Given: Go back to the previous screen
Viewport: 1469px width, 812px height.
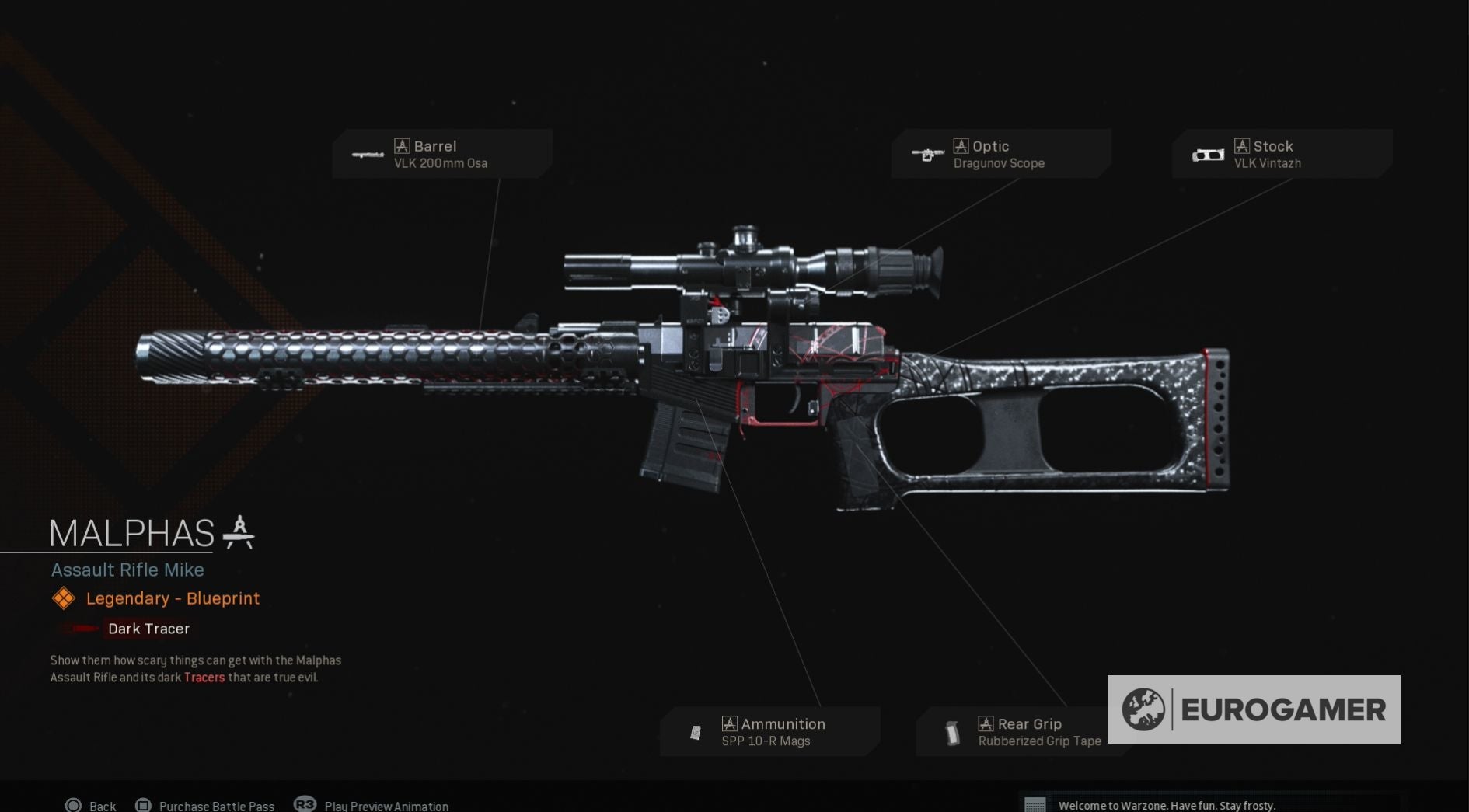Looking at the screenshot, I should [x=91, y=805].
